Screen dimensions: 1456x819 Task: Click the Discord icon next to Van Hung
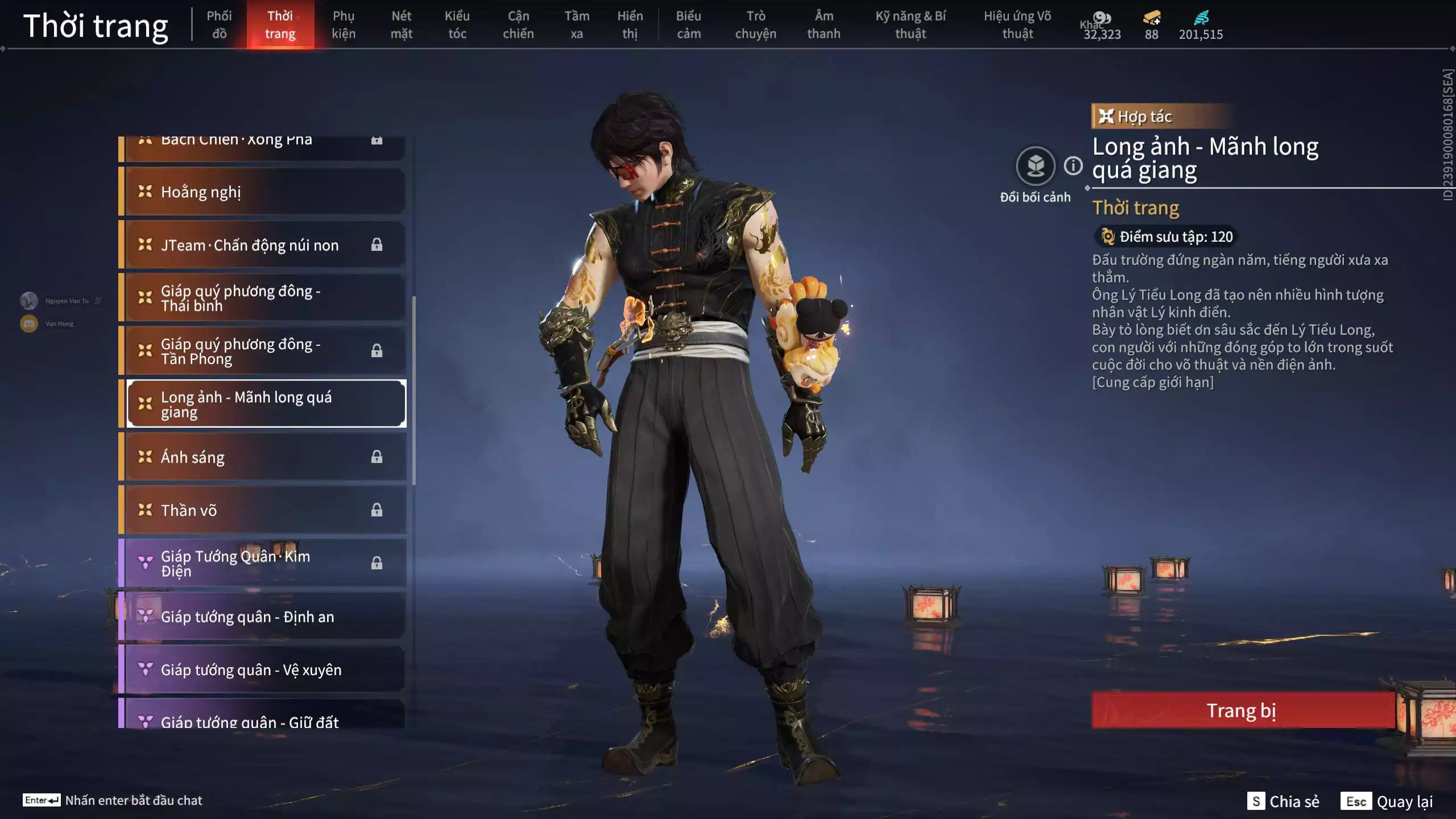click(28, 323)
